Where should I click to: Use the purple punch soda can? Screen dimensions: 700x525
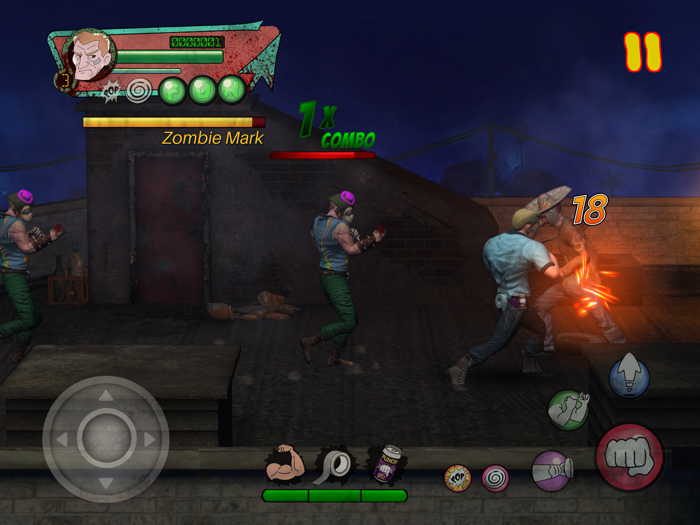(385, 465)
